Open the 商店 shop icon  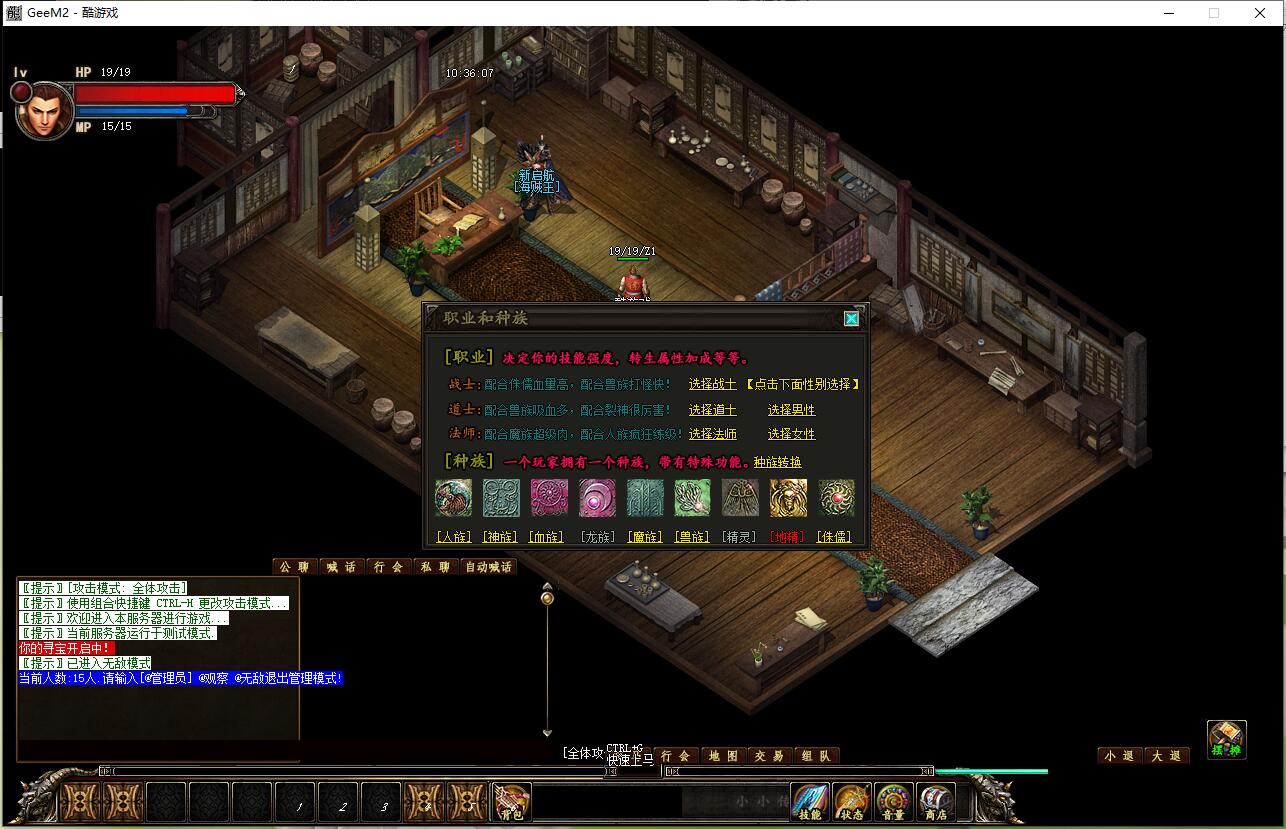tap(935, 803)
